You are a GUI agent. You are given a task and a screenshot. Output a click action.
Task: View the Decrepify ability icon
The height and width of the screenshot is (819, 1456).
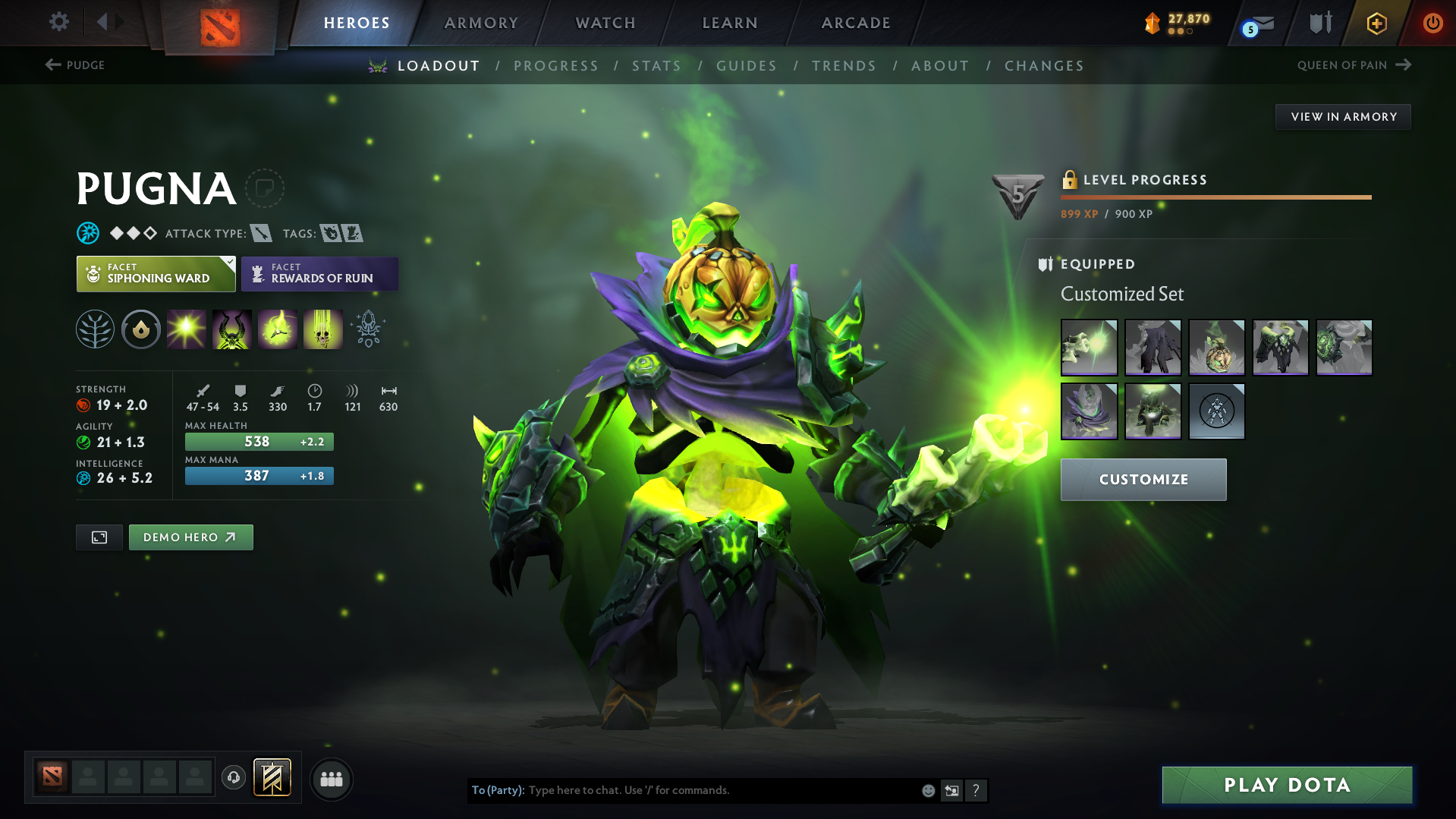pyautogui.click(x=231, y=329)
